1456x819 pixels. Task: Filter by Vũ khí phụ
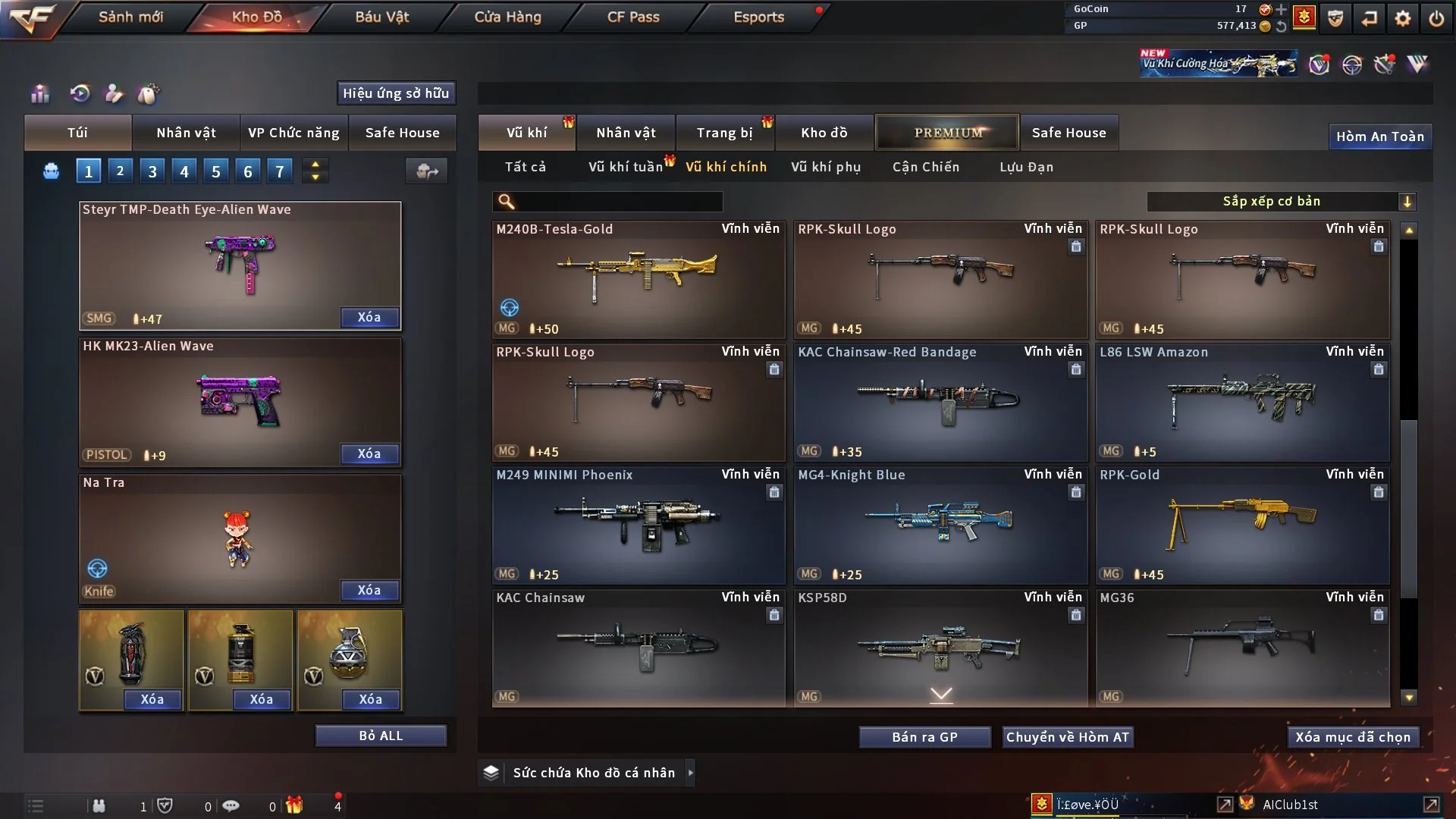point(826,167)
